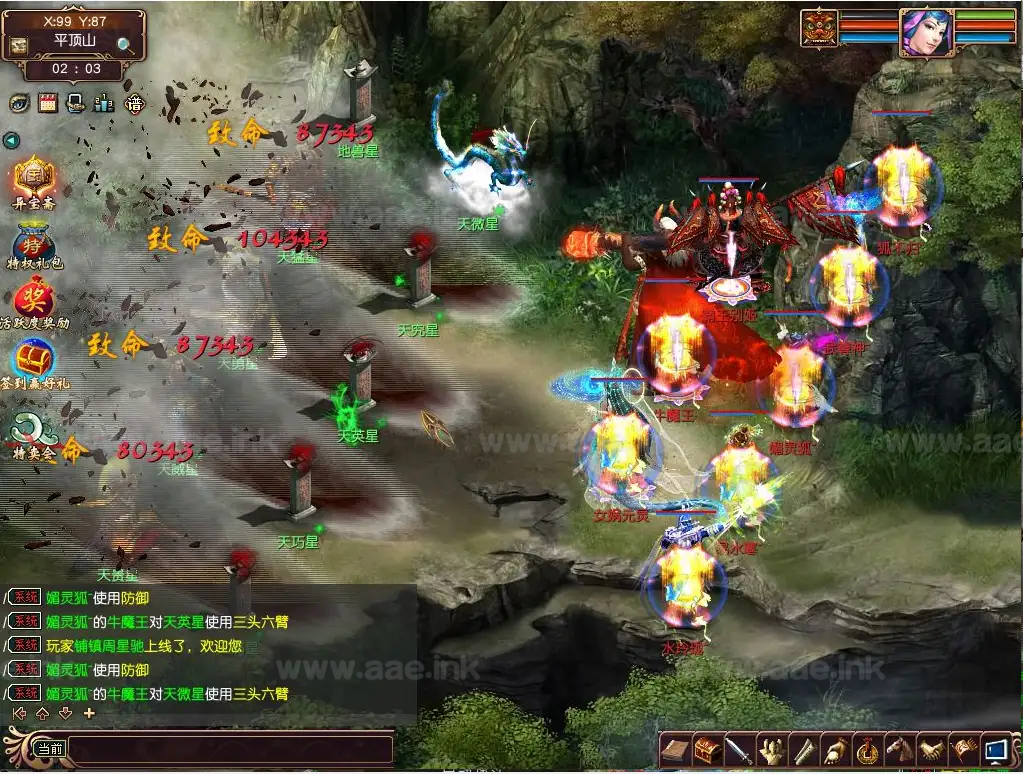Open the podium rankings icon

pos(103,103)
